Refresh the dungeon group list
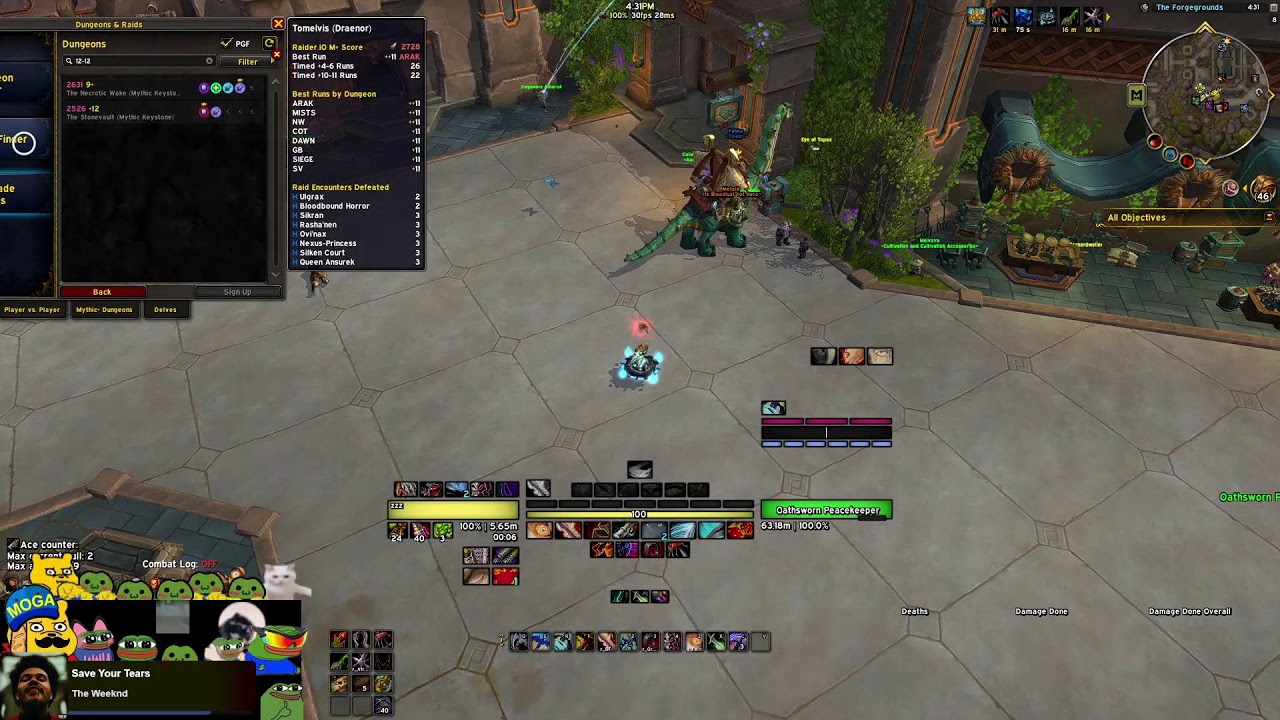The height and width of the screenshot is (720, 1280). (x=269, y=44)
